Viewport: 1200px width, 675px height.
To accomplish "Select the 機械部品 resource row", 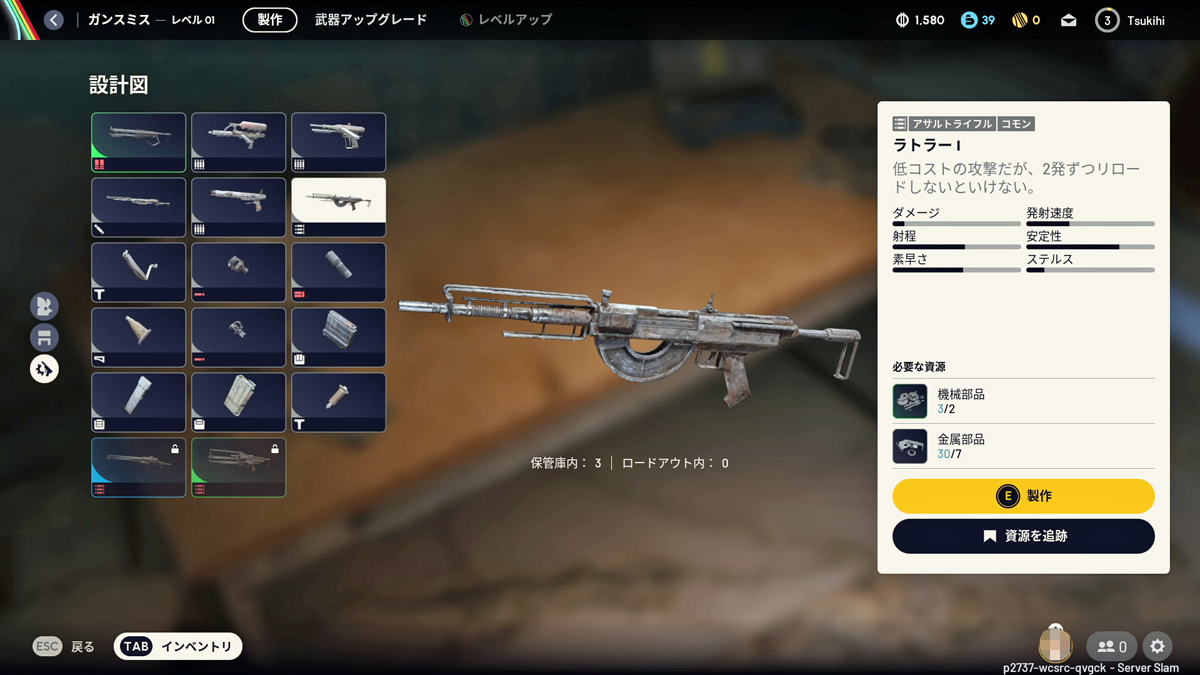I will 1023,401.
